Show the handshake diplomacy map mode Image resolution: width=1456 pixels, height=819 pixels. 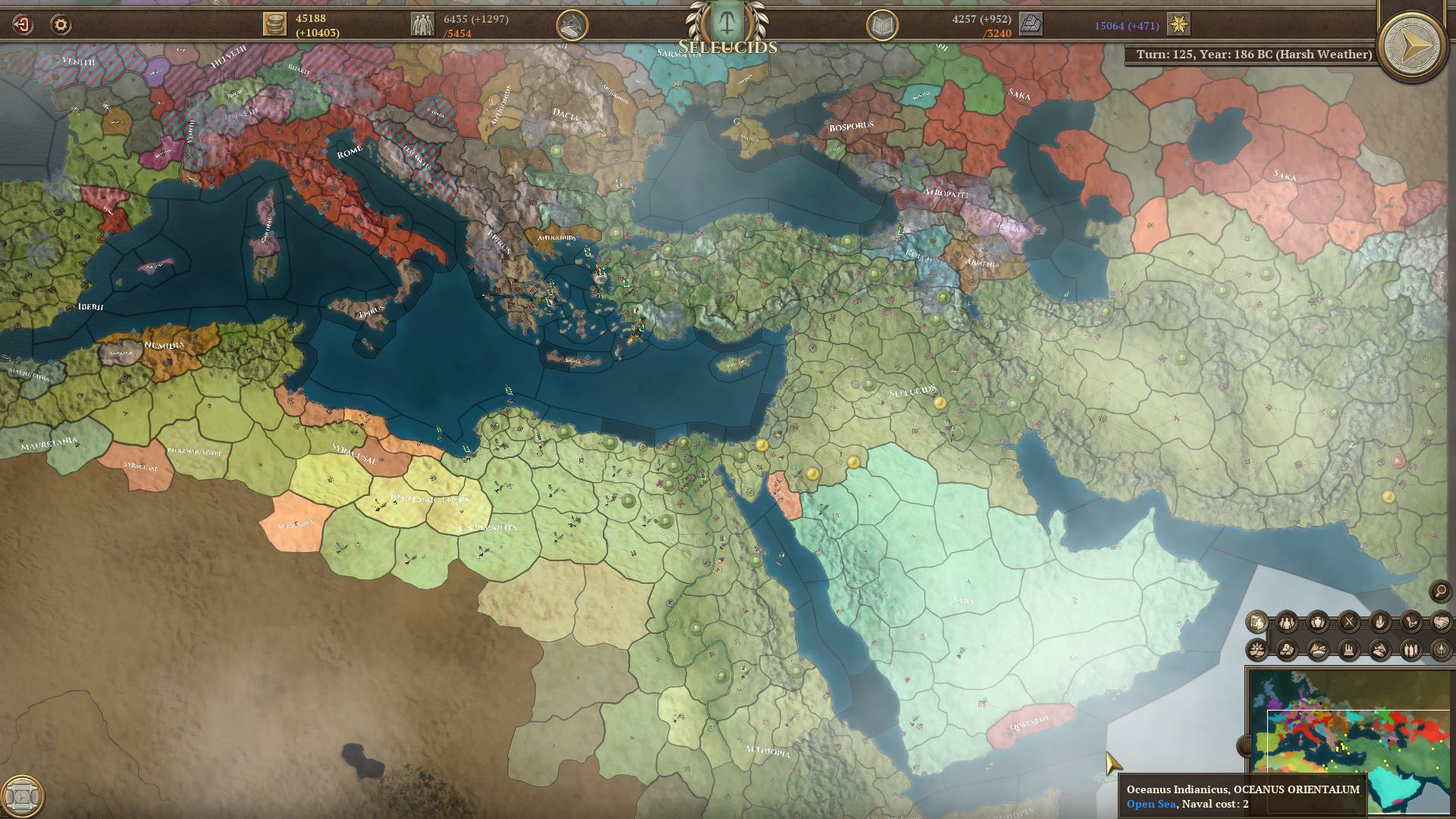(1440, 623)
